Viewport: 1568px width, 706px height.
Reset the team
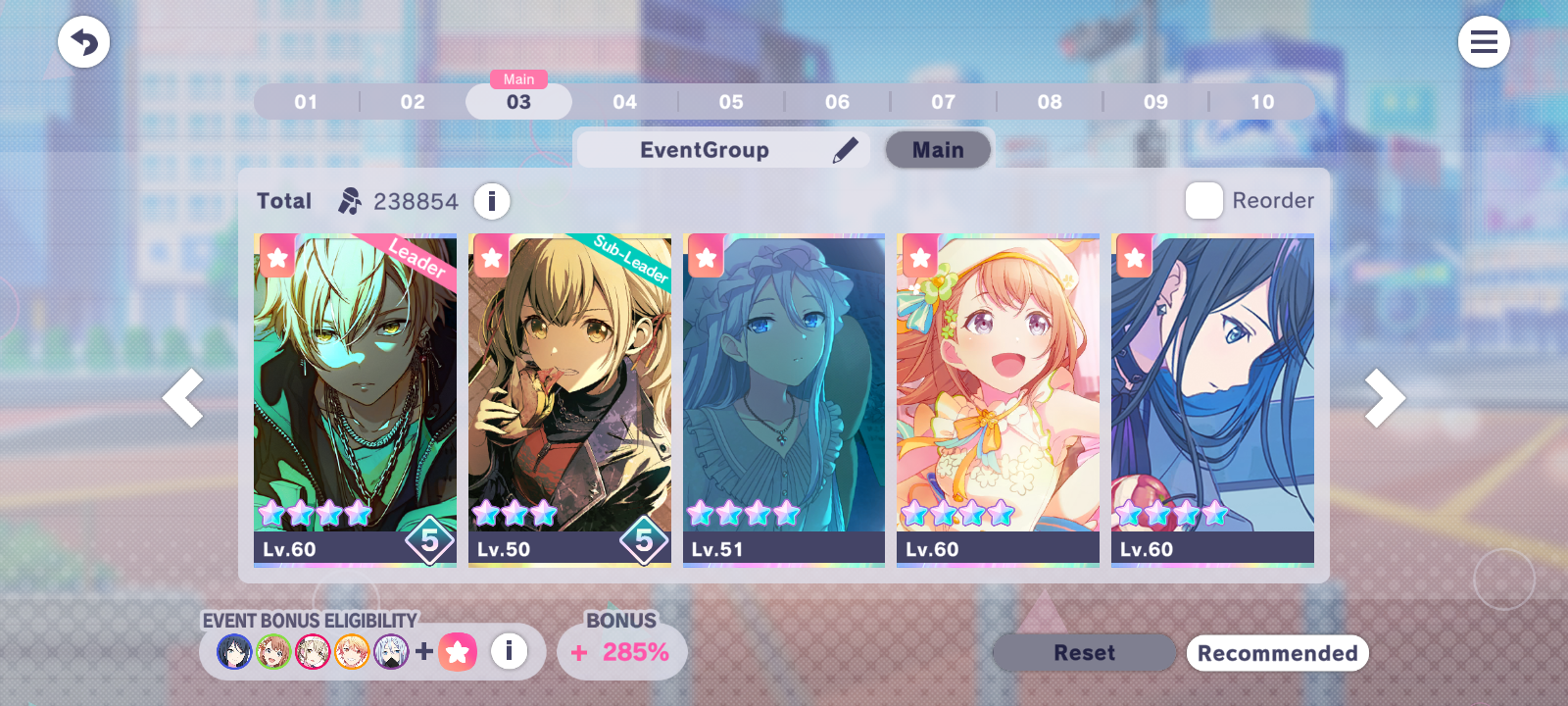pyautogui.click(x=1084, y=653)
